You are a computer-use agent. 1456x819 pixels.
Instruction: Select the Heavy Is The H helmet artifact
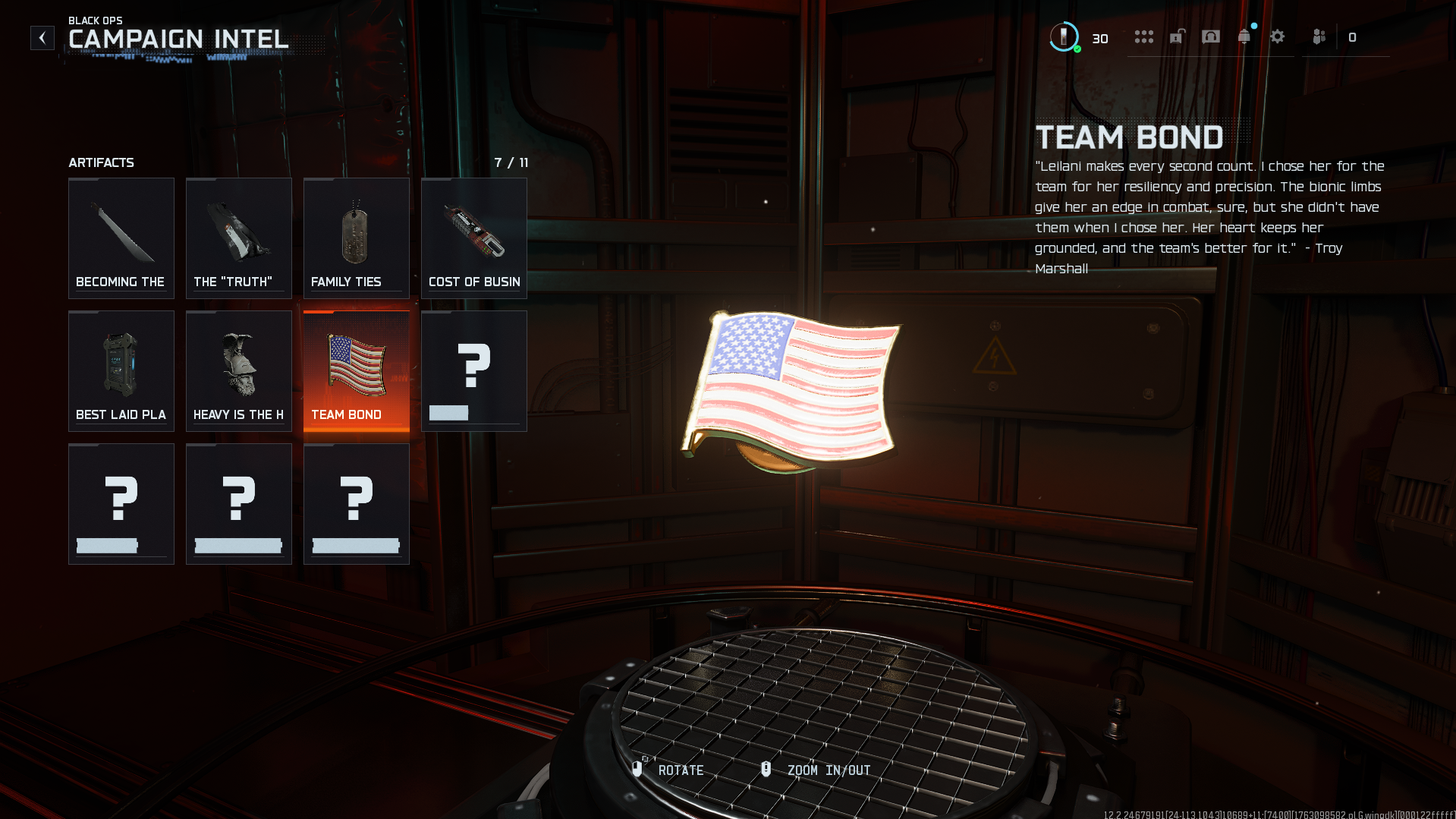tap(239, 370)
